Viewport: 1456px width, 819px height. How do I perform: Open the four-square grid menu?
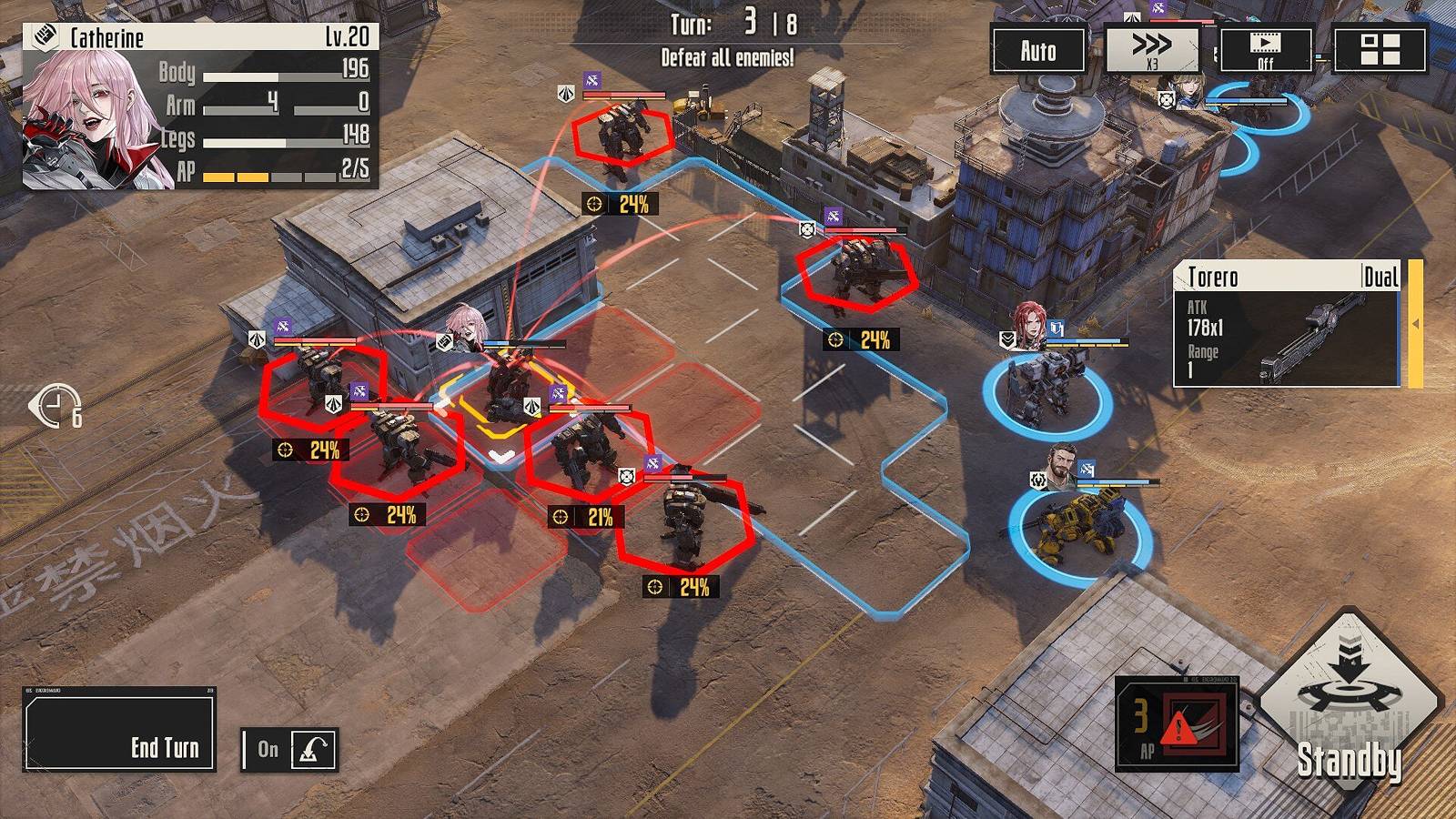click(1380, 50)
